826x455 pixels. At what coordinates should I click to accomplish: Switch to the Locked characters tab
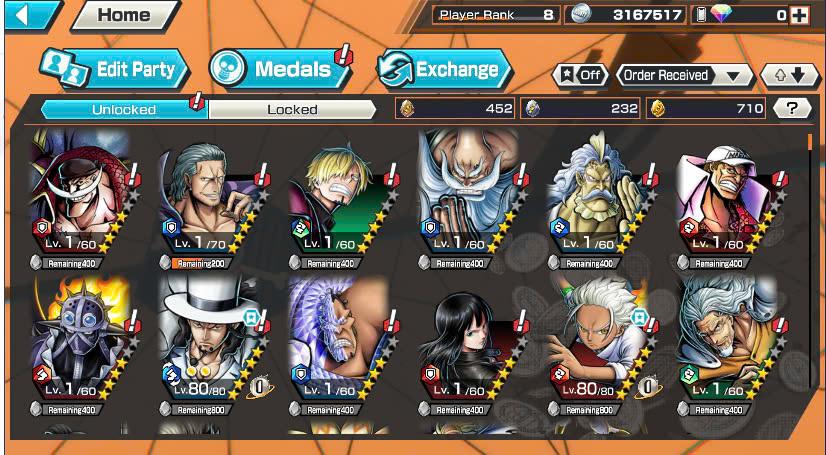click(292, 109)
